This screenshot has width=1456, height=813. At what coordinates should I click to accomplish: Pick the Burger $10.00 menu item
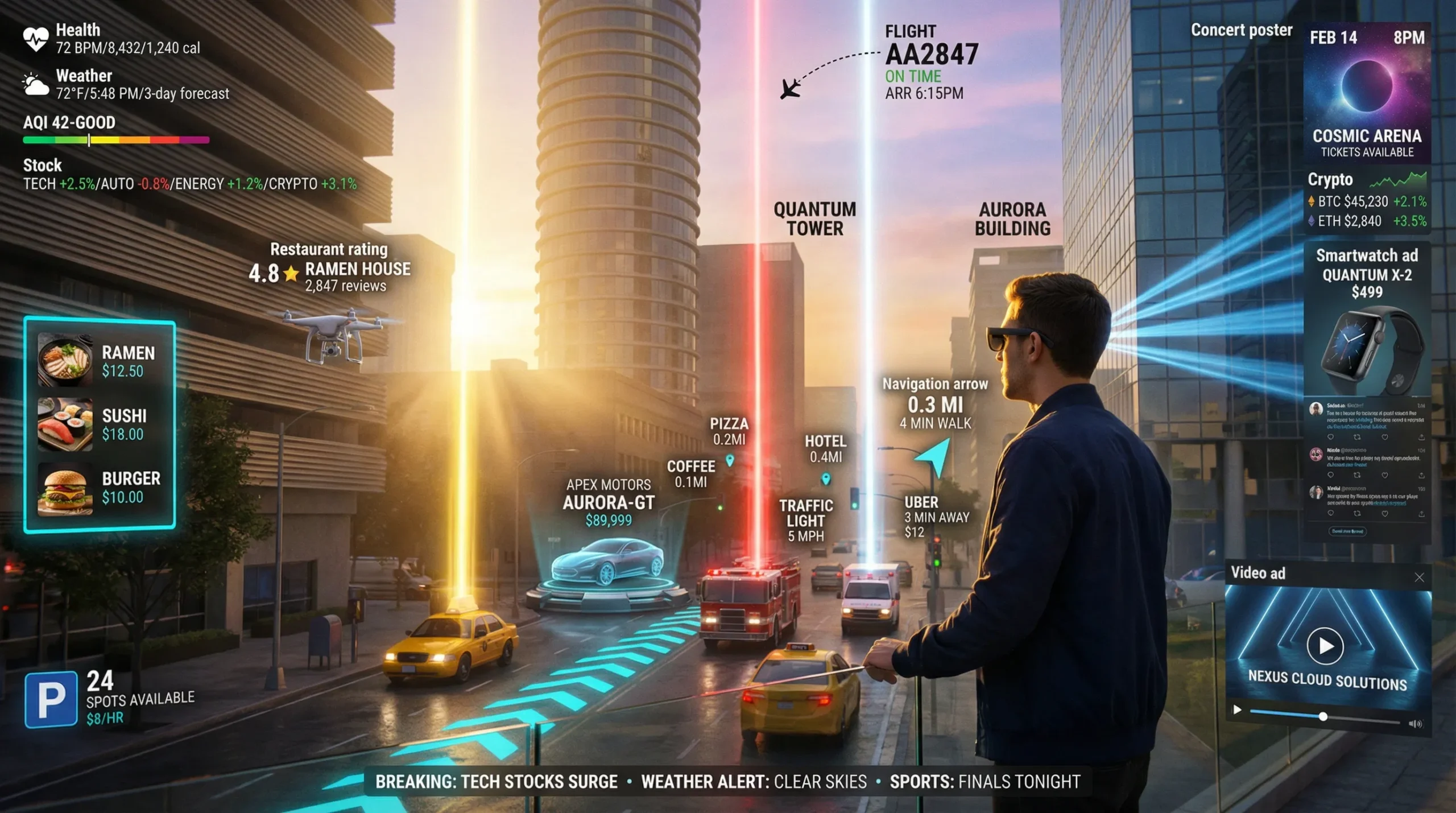point(100,488)
